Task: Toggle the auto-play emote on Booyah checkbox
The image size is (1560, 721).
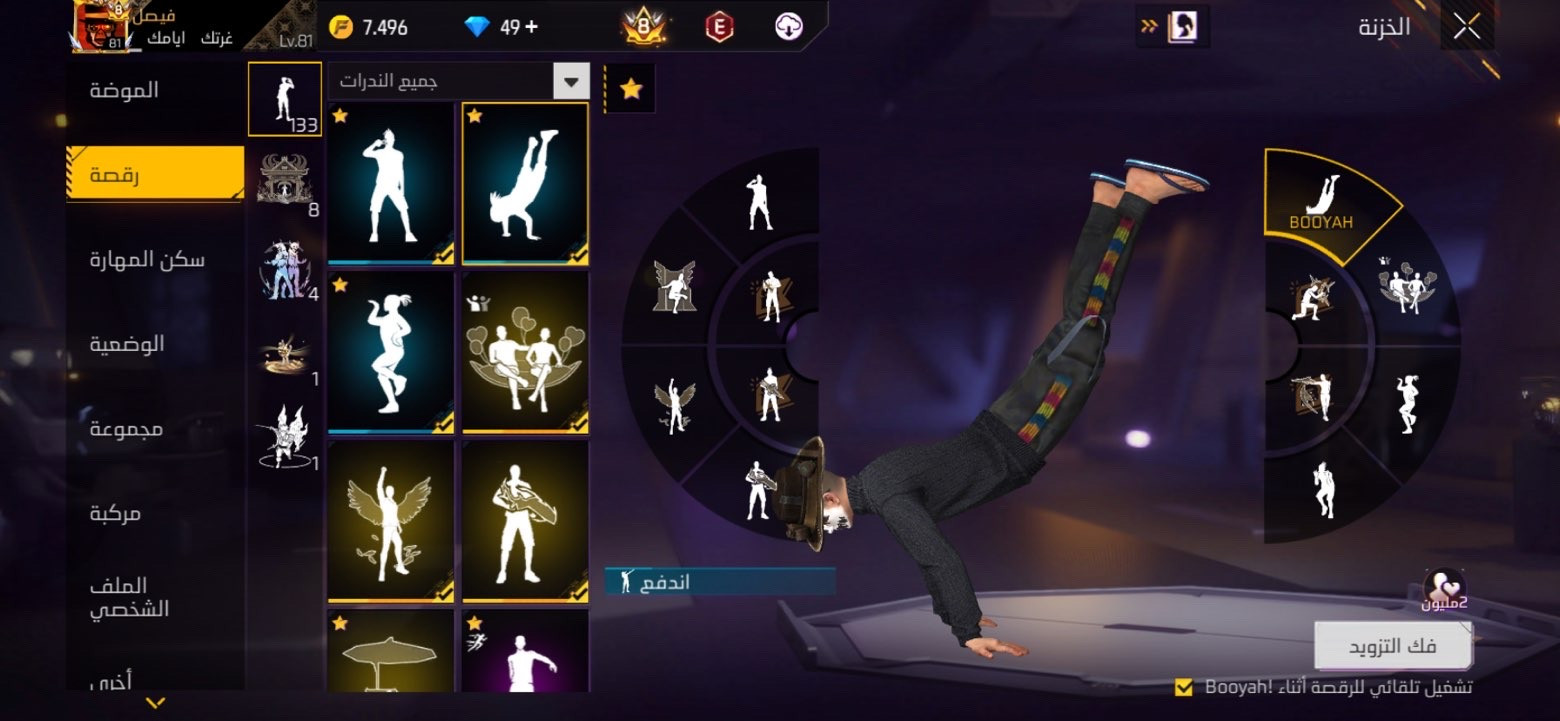Action: coord(1184,687)
